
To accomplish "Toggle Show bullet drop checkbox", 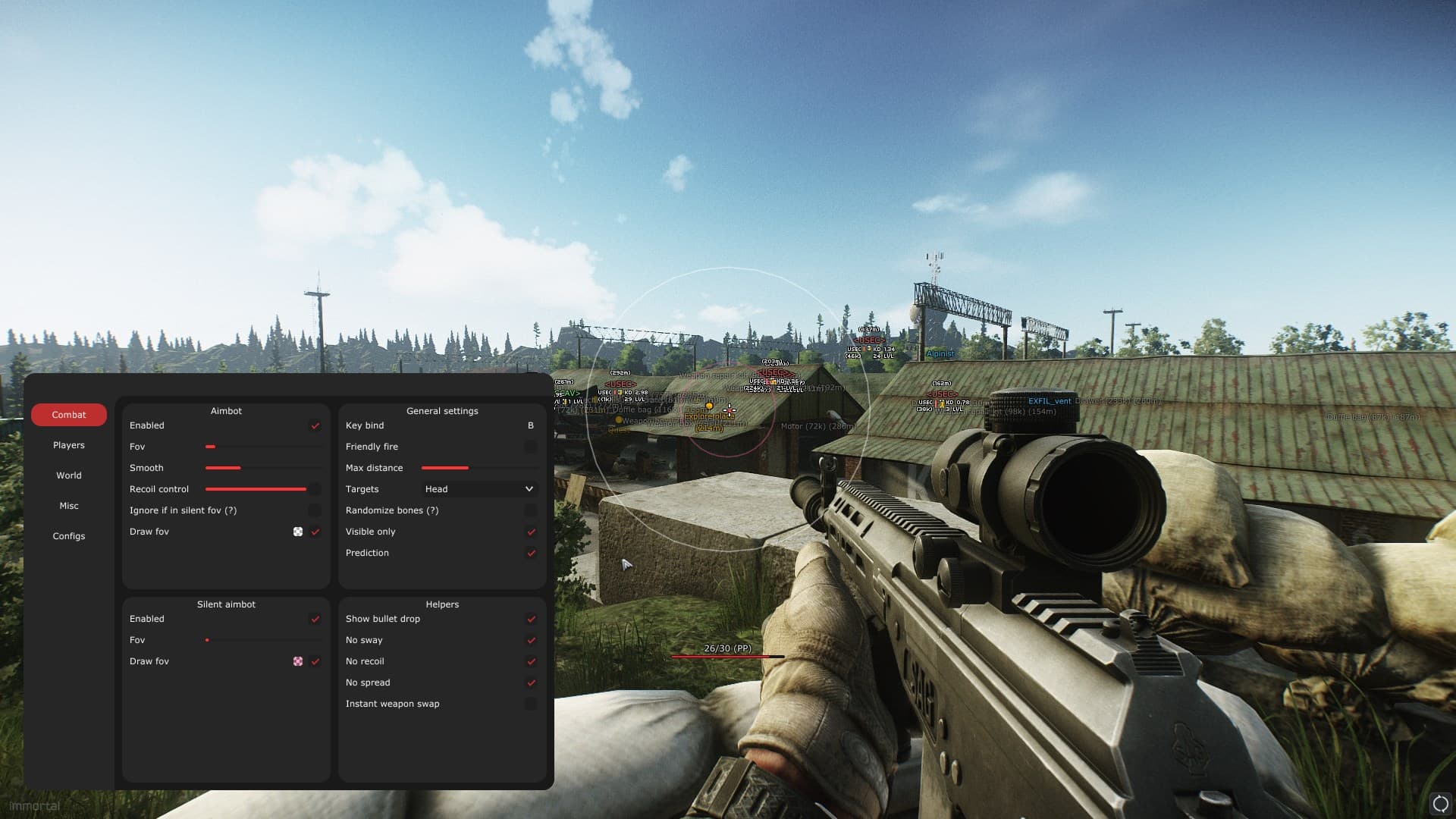I will click(x=531, y=619).
